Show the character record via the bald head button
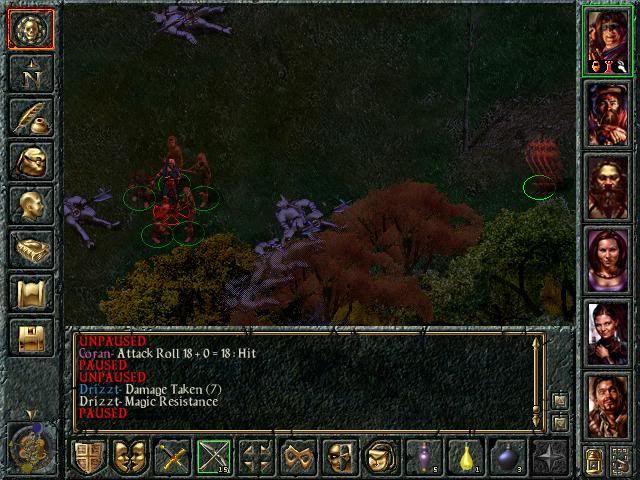 [30, 205]
